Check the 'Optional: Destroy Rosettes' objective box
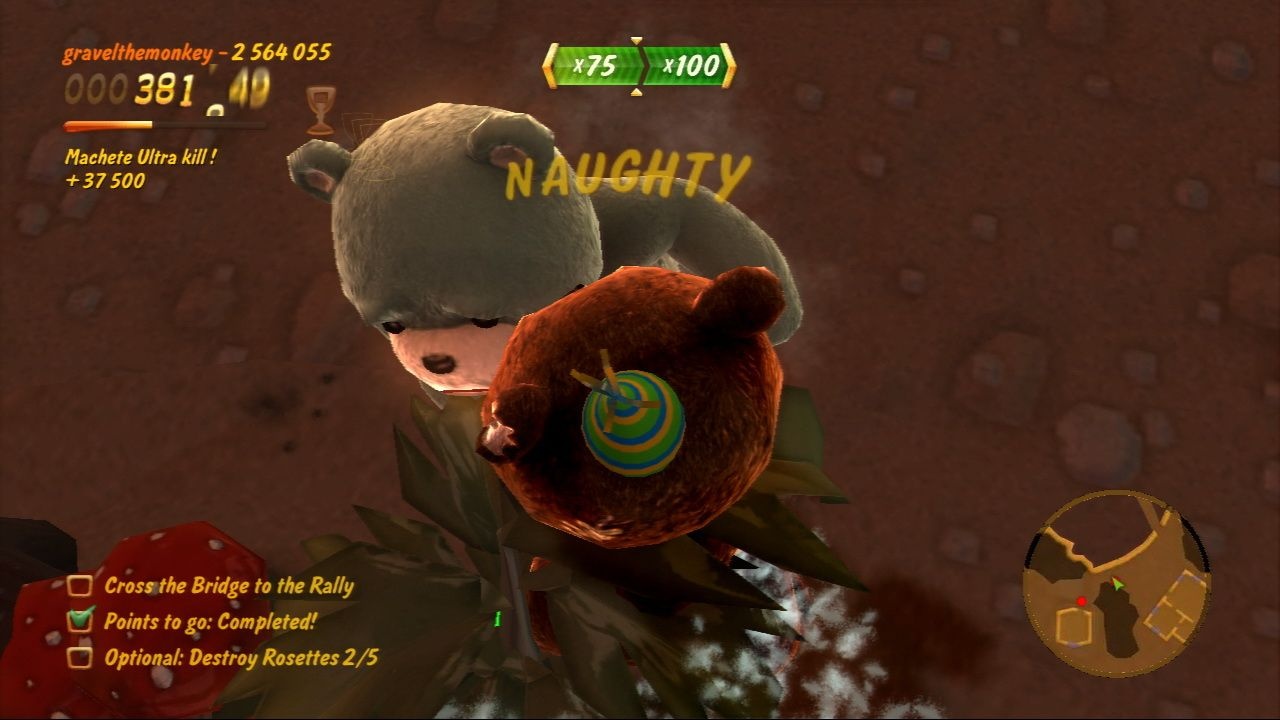This screenshot has width=1280, height=720. point(79,654)
